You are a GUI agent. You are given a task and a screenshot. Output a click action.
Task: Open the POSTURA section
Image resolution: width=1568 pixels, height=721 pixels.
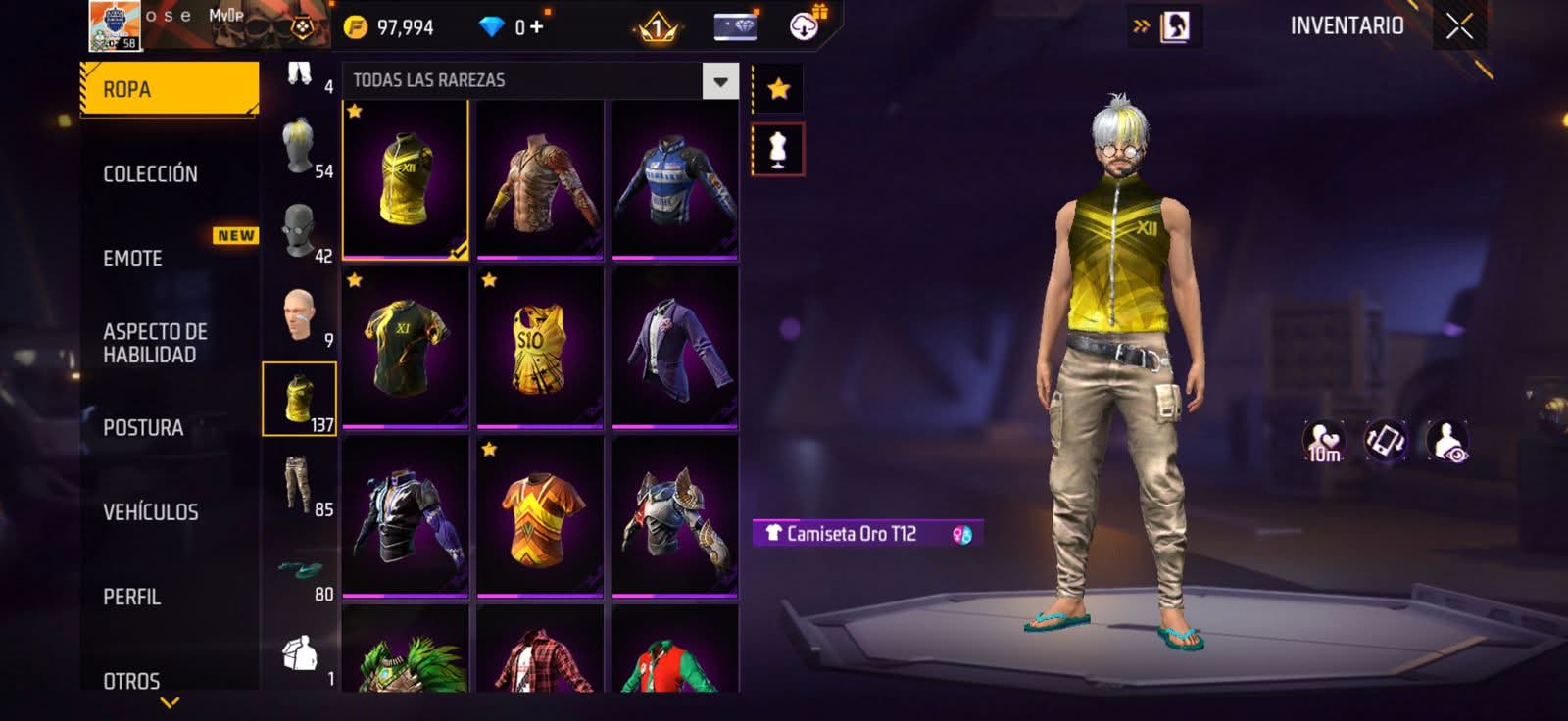click(143, 427)
